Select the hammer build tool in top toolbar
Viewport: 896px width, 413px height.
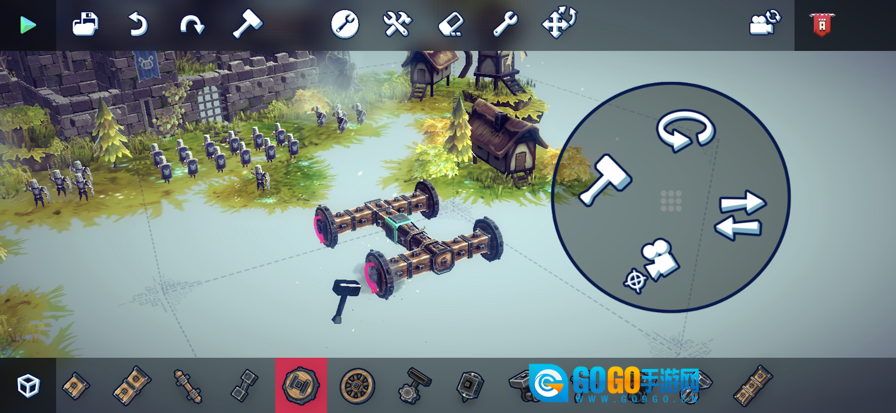pyautogui.click(x=246, y=24)
